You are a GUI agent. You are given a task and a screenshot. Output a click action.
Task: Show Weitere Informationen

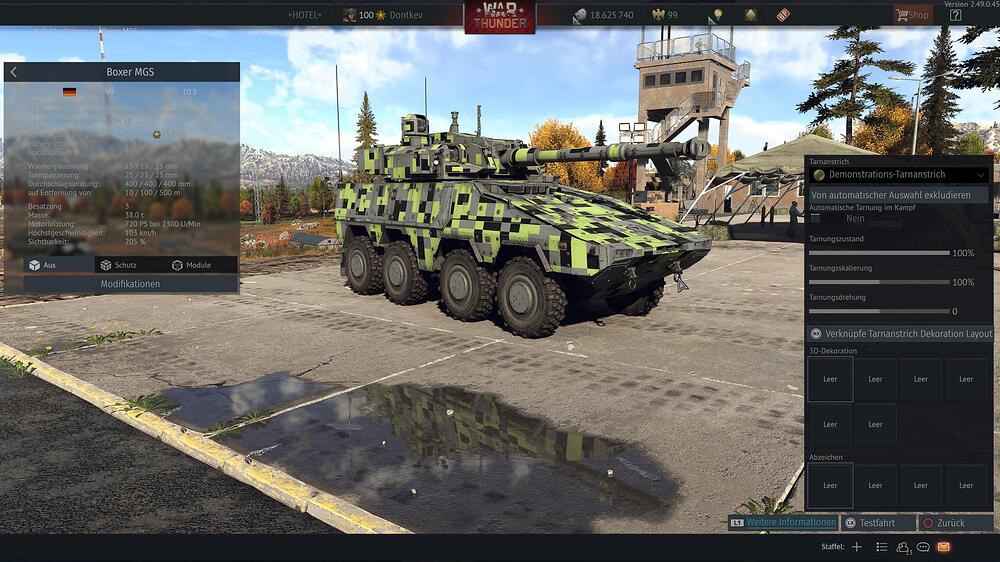(x=782, y=523)
